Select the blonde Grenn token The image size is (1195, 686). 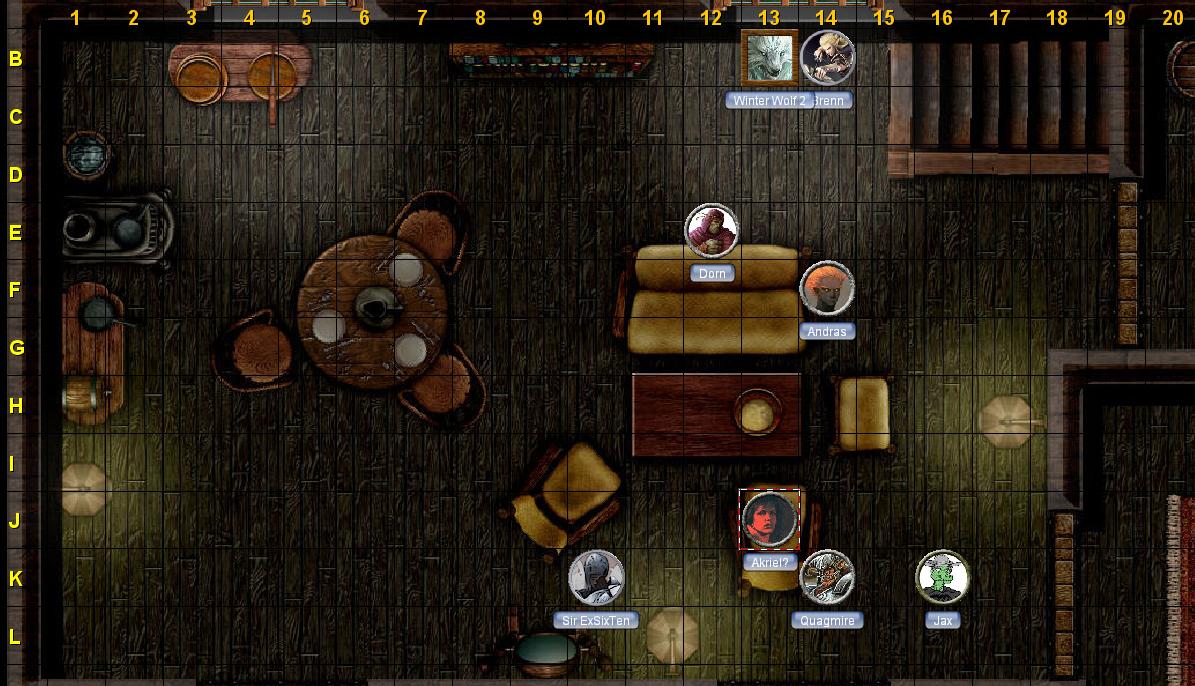[828, 58]
